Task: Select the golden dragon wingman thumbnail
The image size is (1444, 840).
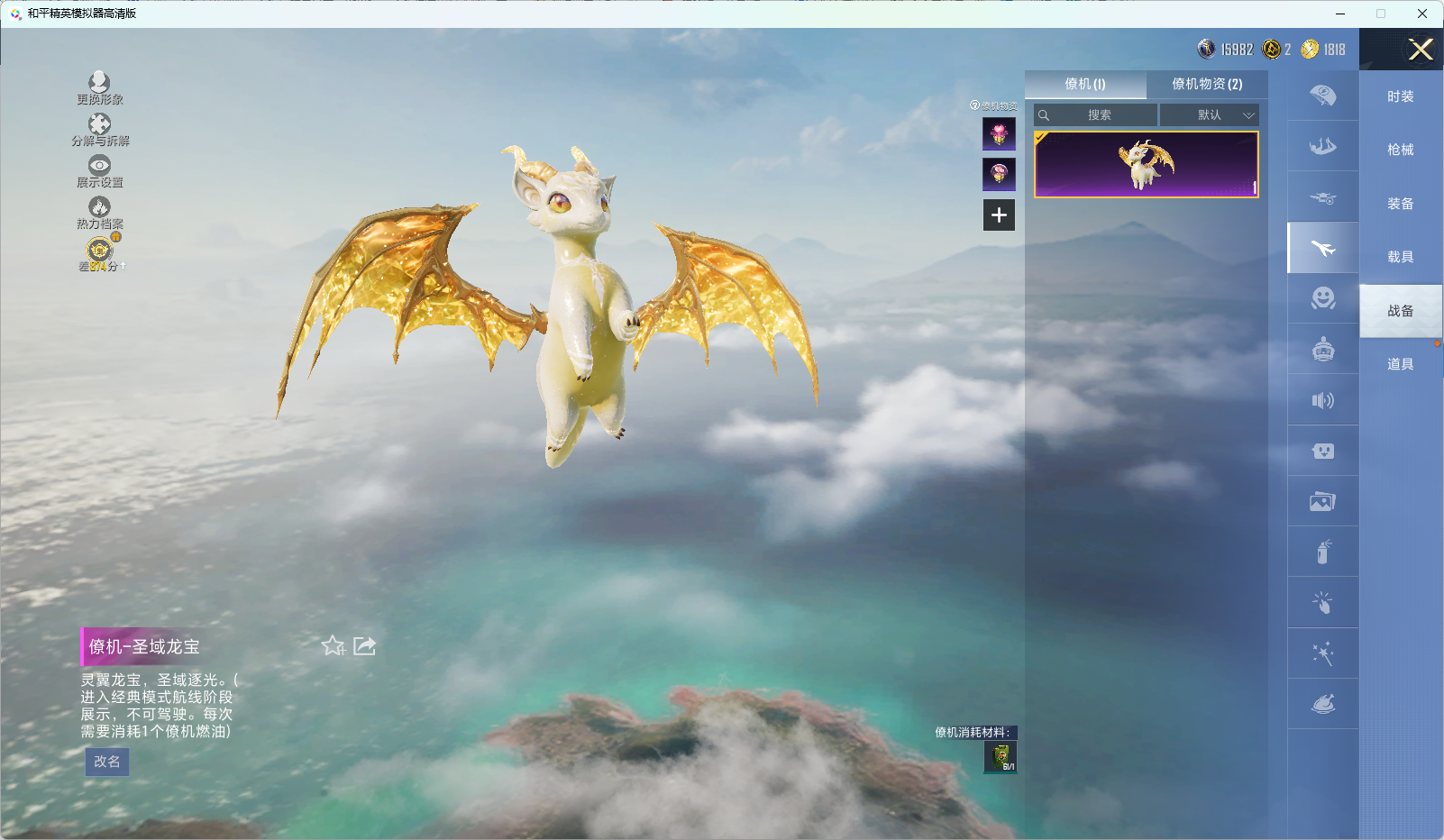Action: 1146,164
